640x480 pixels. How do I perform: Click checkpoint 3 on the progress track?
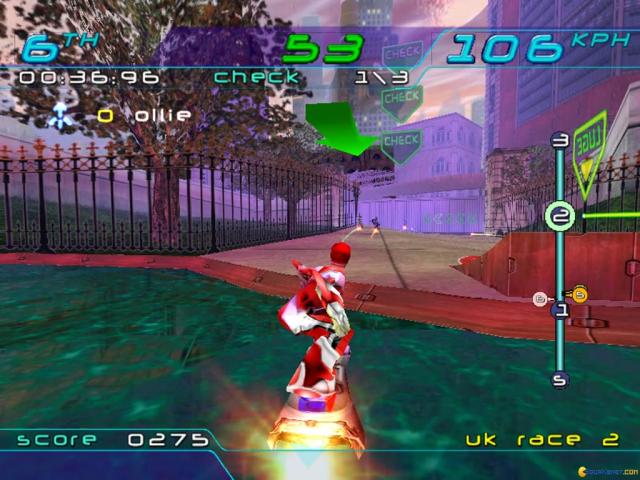click(x=560, y=141)
